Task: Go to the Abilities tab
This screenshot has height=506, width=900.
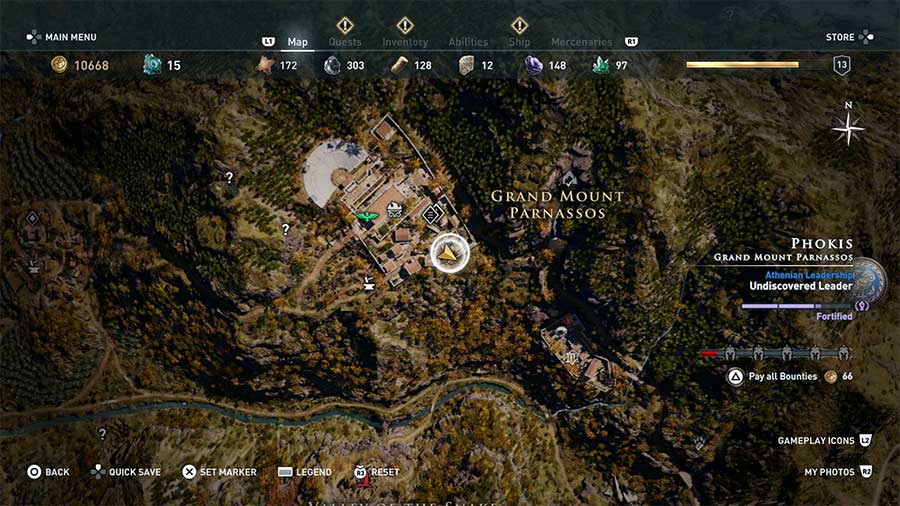Action: click(468, 42)
